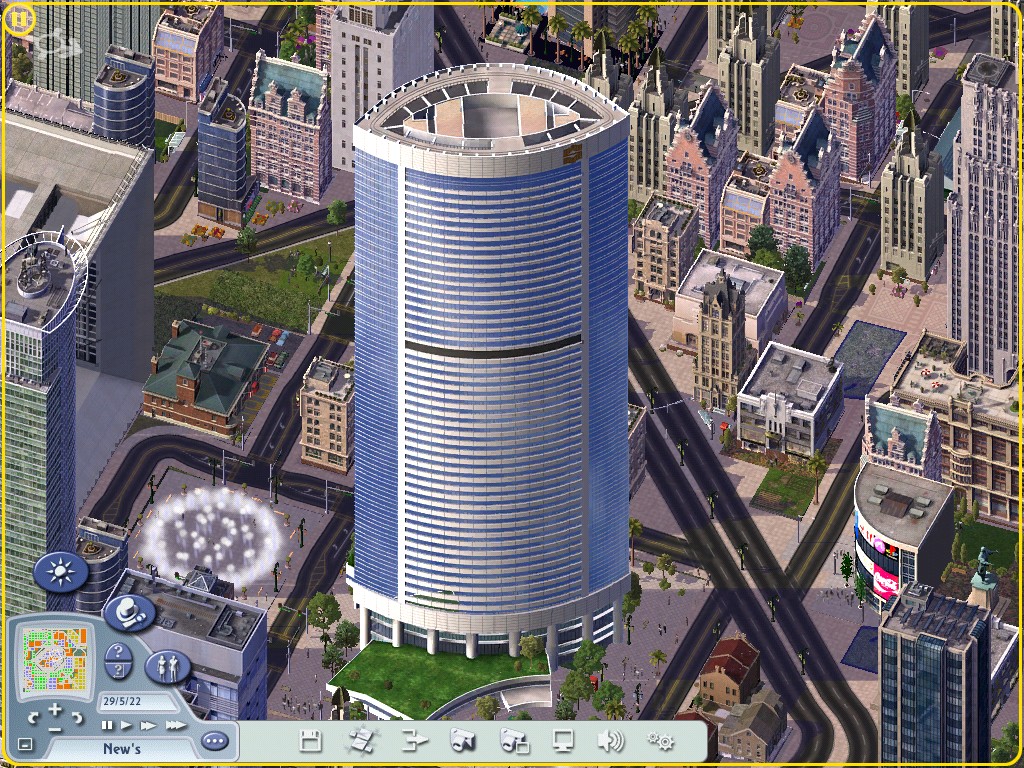Click the yellow pause indicator button
This screenshot has height=768, width=1024.
click(19, 19)
